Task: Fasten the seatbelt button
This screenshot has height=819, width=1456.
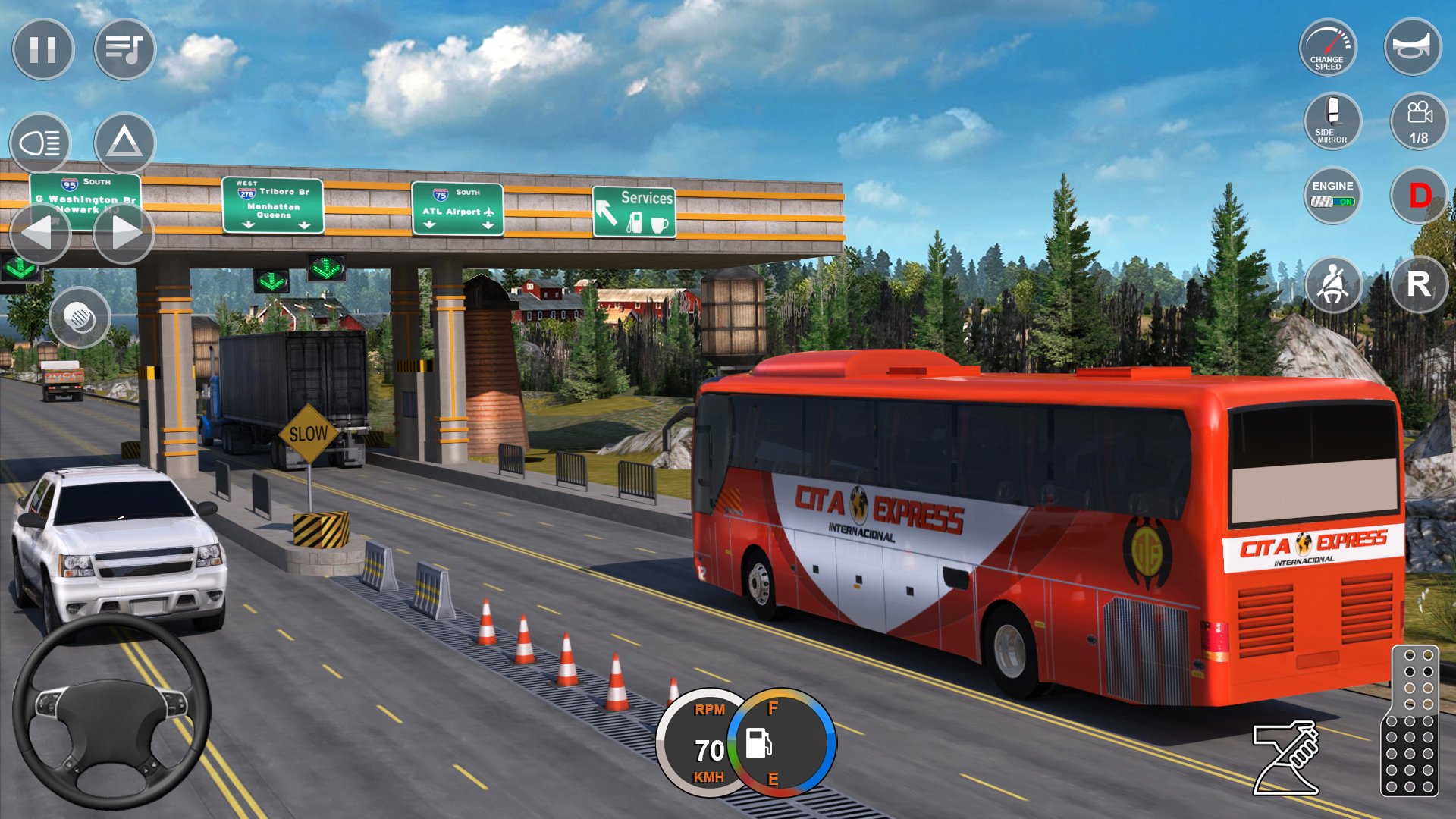Action: [x=1333, y=285]
